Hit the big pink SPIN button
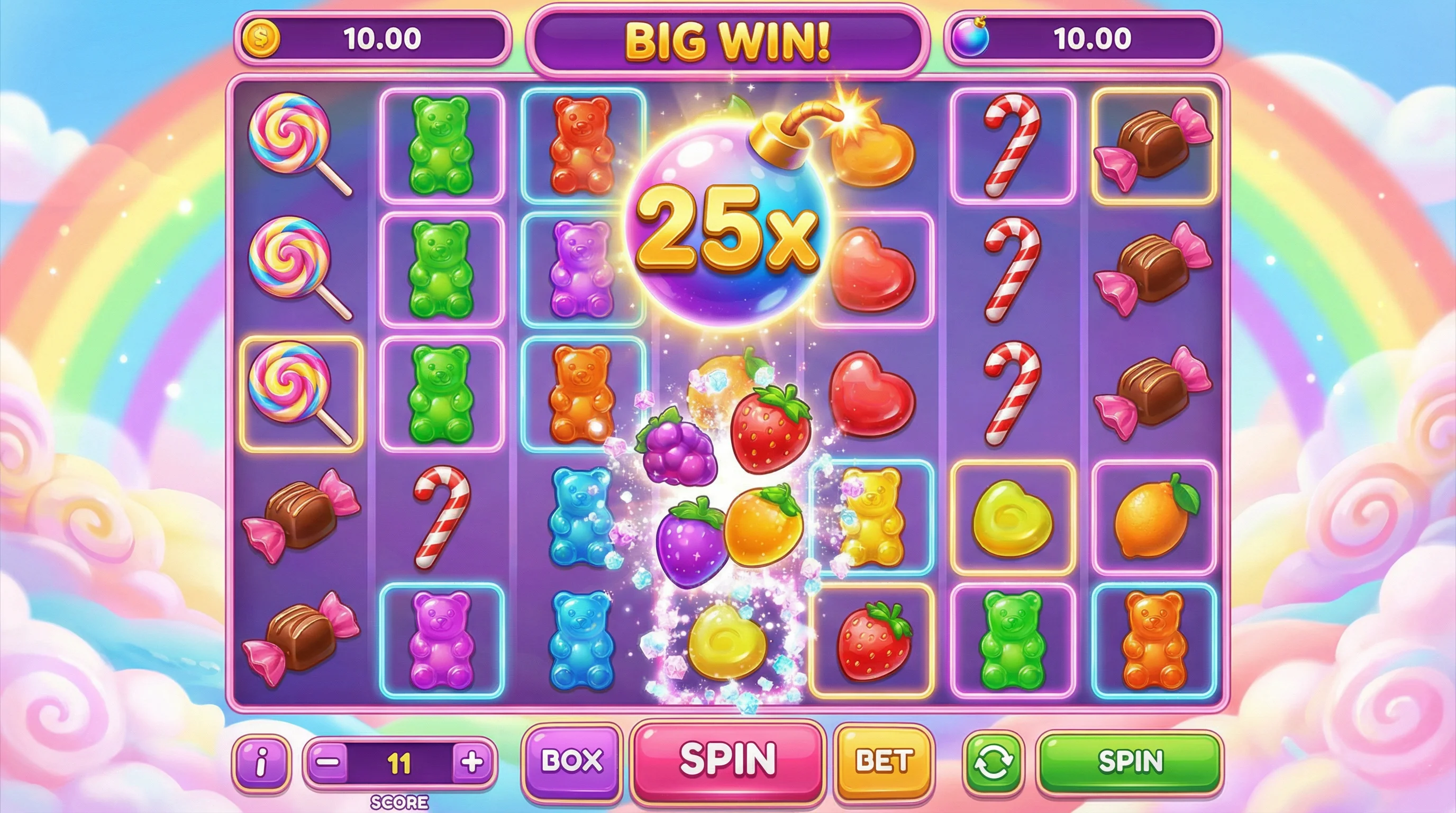1456x813 pixels. coord(727,760)
